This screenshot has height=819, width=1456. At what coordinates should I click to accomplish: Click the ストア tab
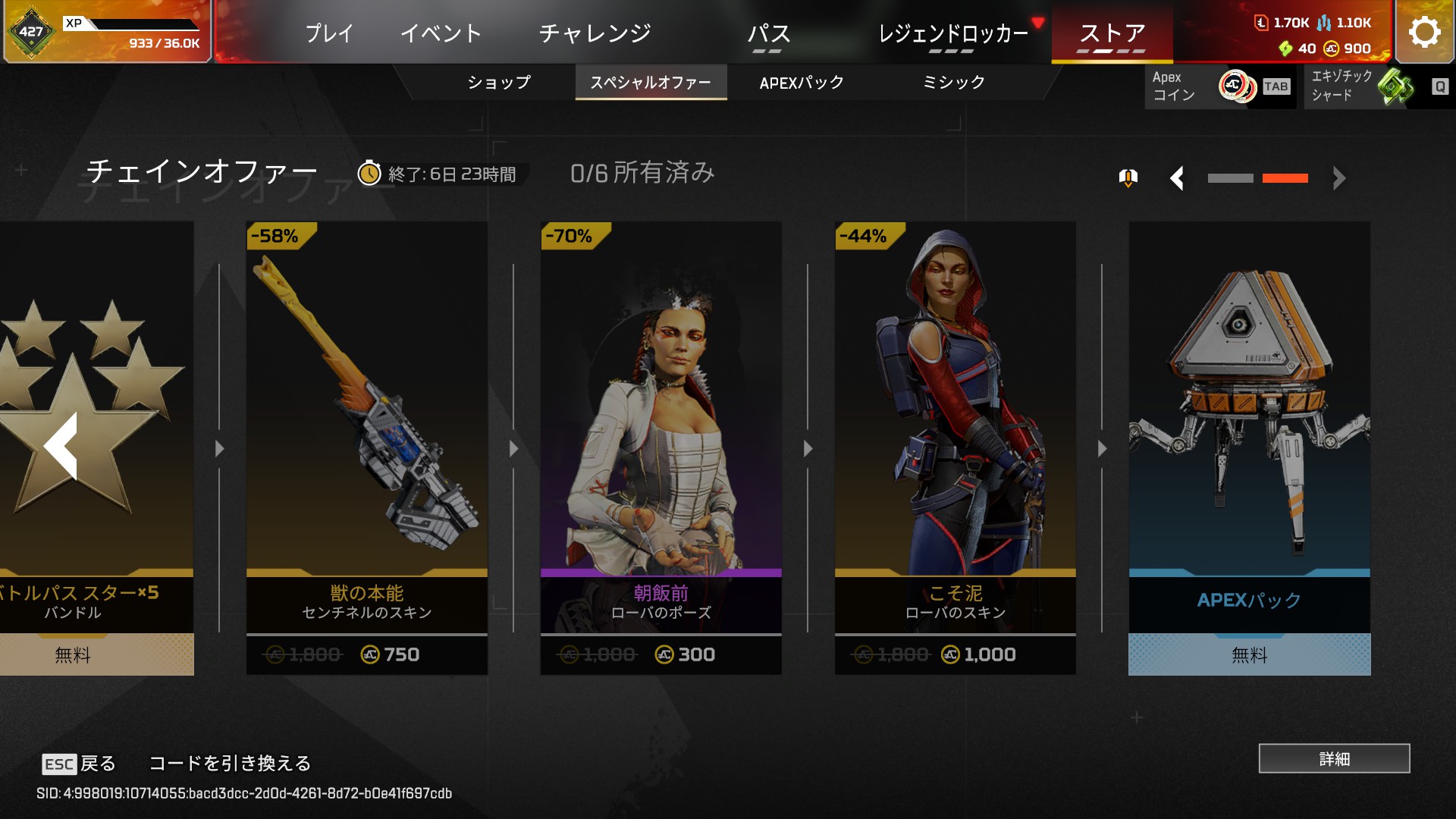tap(1112, 33)
